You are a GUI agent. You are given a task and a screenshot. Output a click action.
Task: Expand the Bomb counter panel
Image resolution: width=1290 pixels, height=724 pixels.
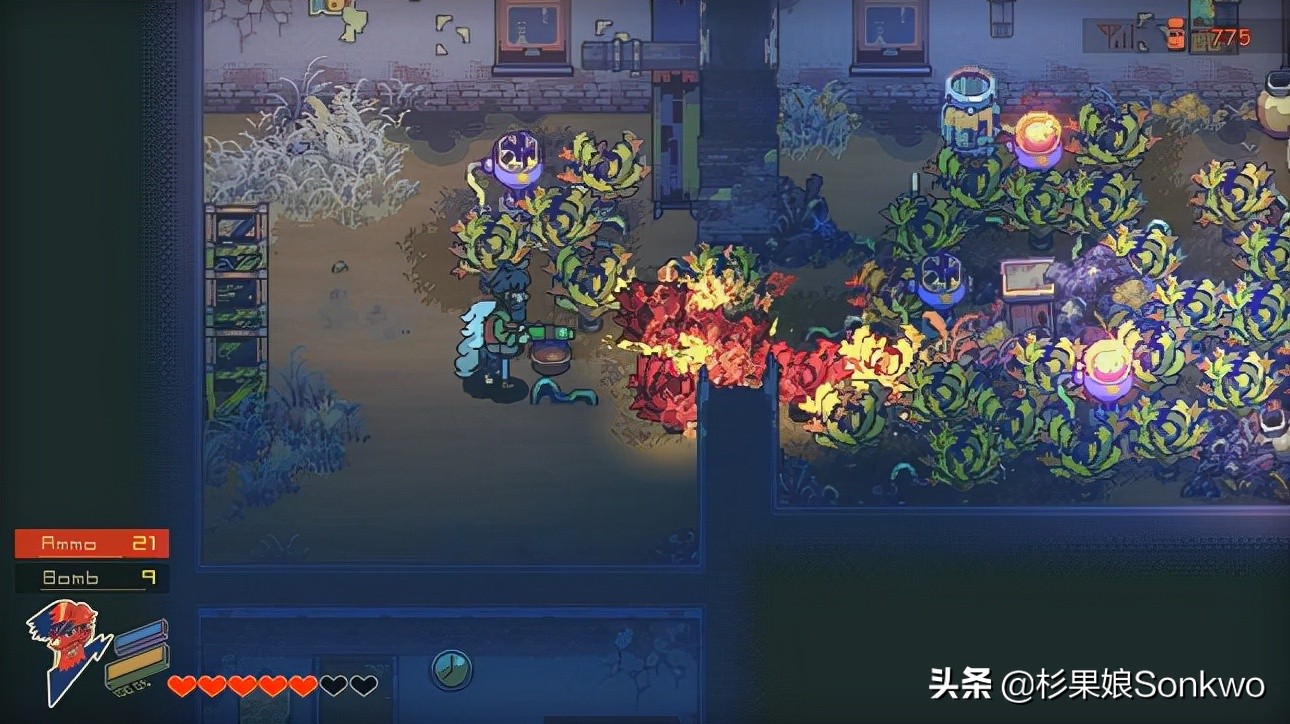pos(90,578)
